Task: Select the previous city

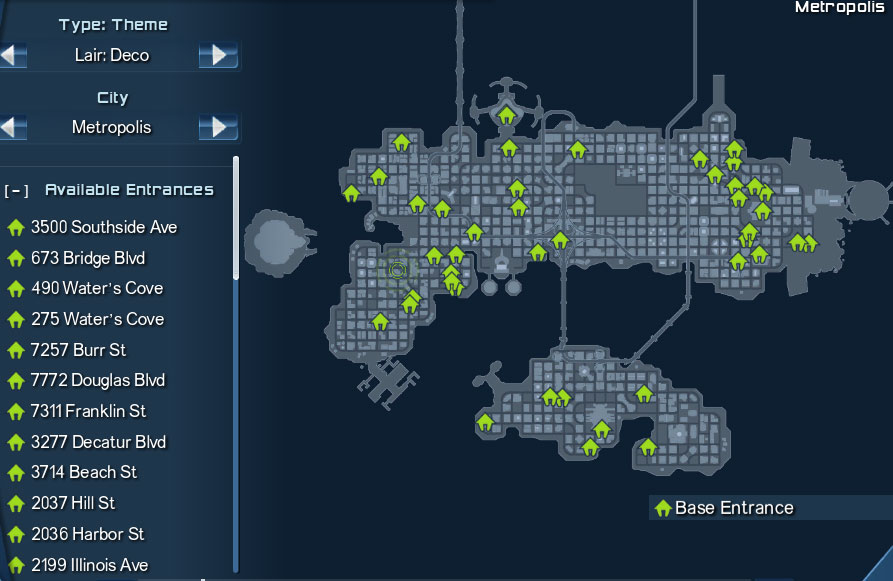Action: click(14, 128)
